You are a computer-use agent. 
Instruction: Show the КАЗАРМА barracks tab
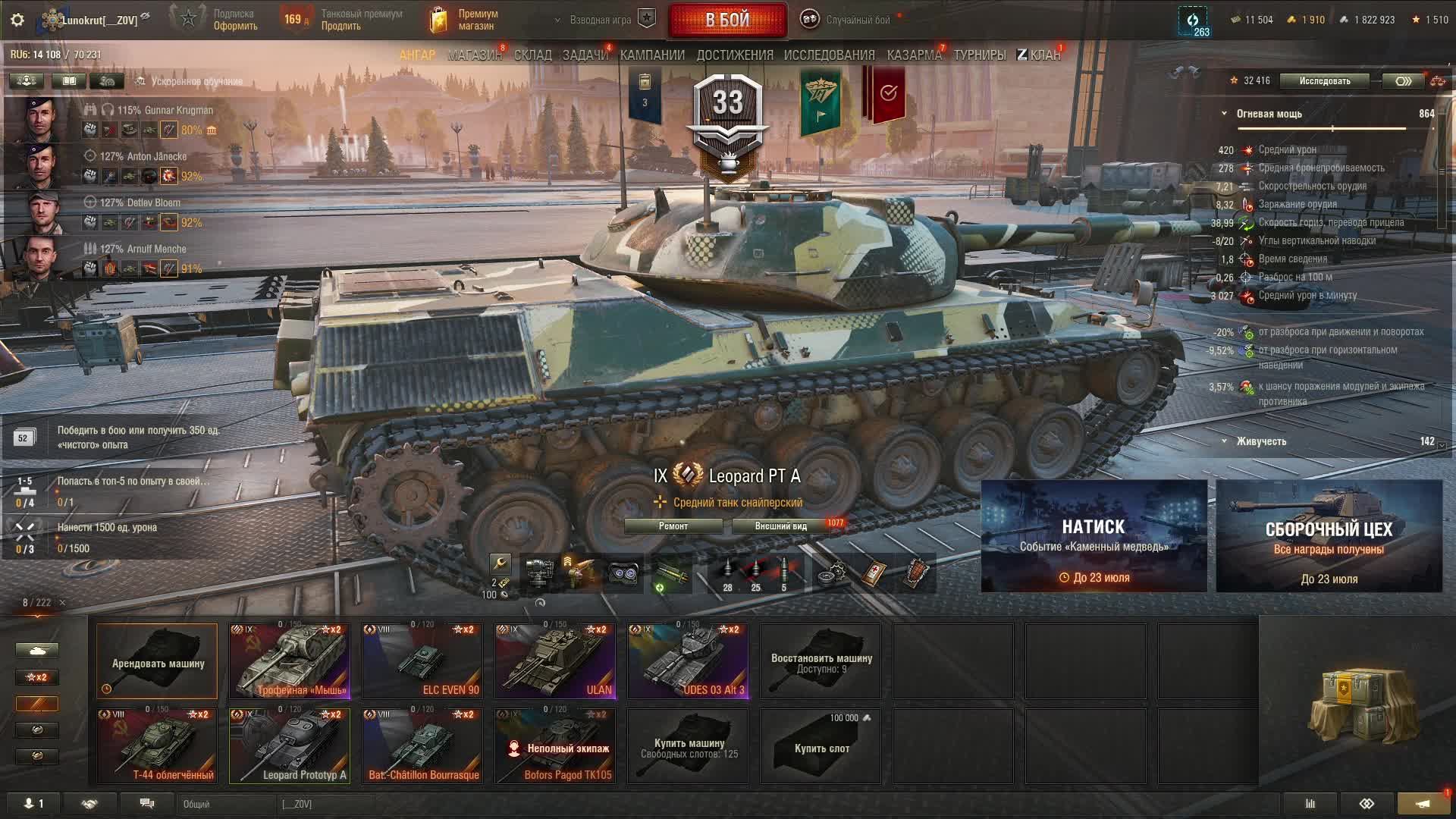click(x=914, y=55)
